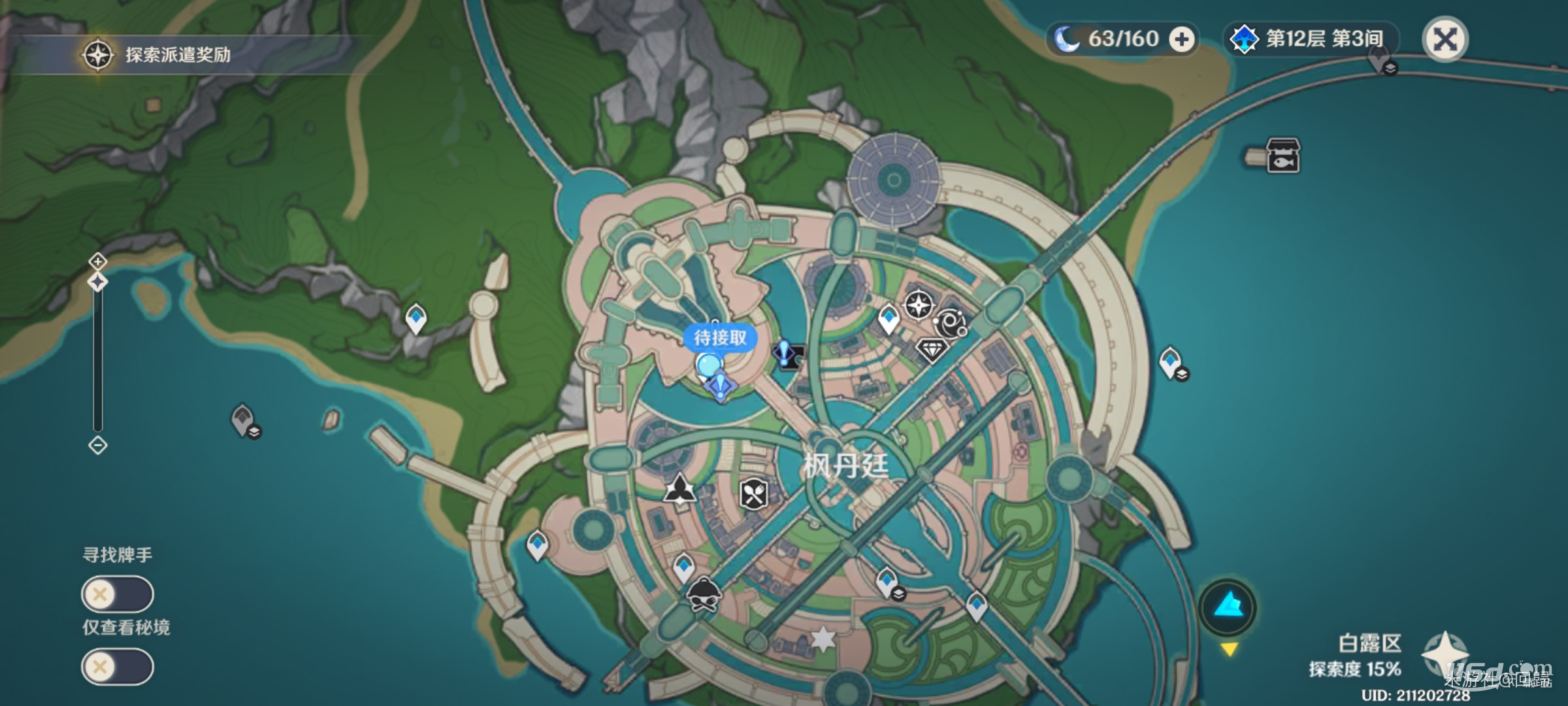1568x706 pixels.
Task: Toggle the 寻找牌手 switch
Action: click(118, 594)
